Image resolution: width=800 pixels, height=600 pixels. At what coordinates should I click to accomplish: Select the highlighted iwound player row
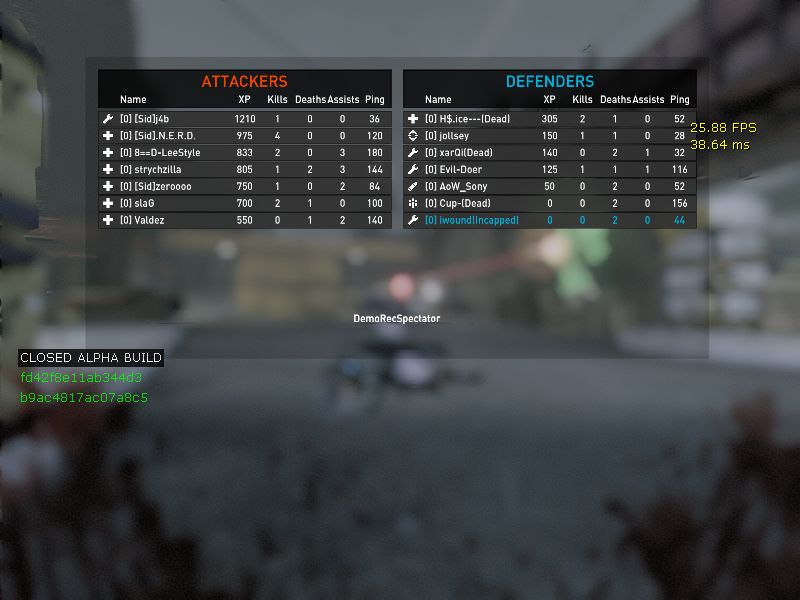[x=549, y=220]
